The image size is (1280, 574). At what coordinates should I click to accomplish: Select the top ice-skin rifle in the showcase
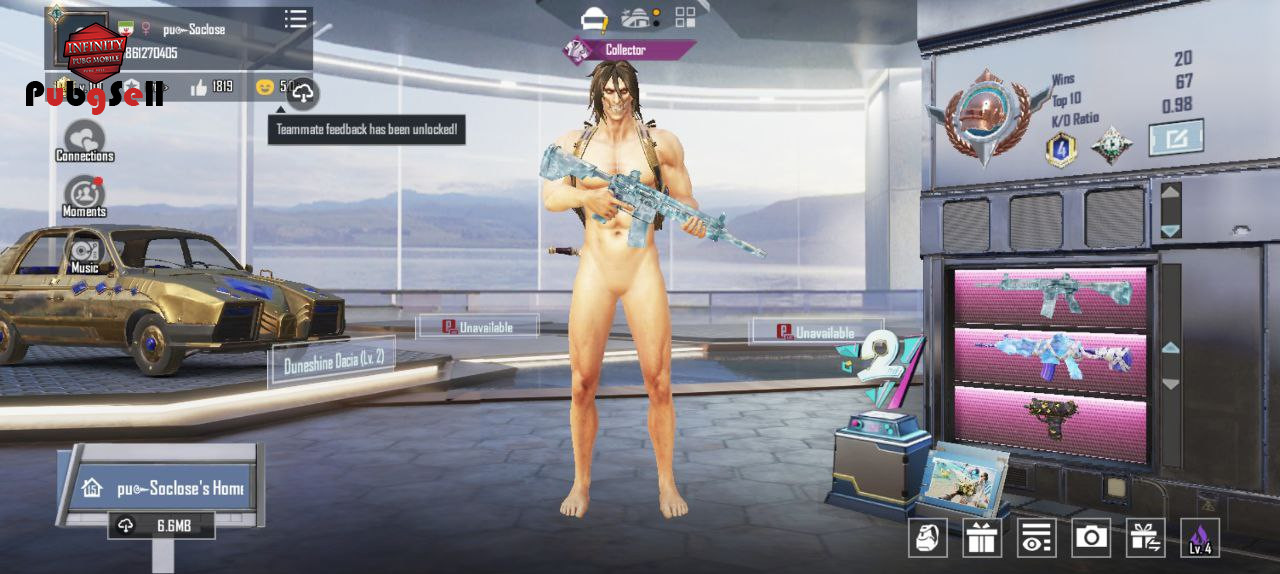(x=1054, y=294)
